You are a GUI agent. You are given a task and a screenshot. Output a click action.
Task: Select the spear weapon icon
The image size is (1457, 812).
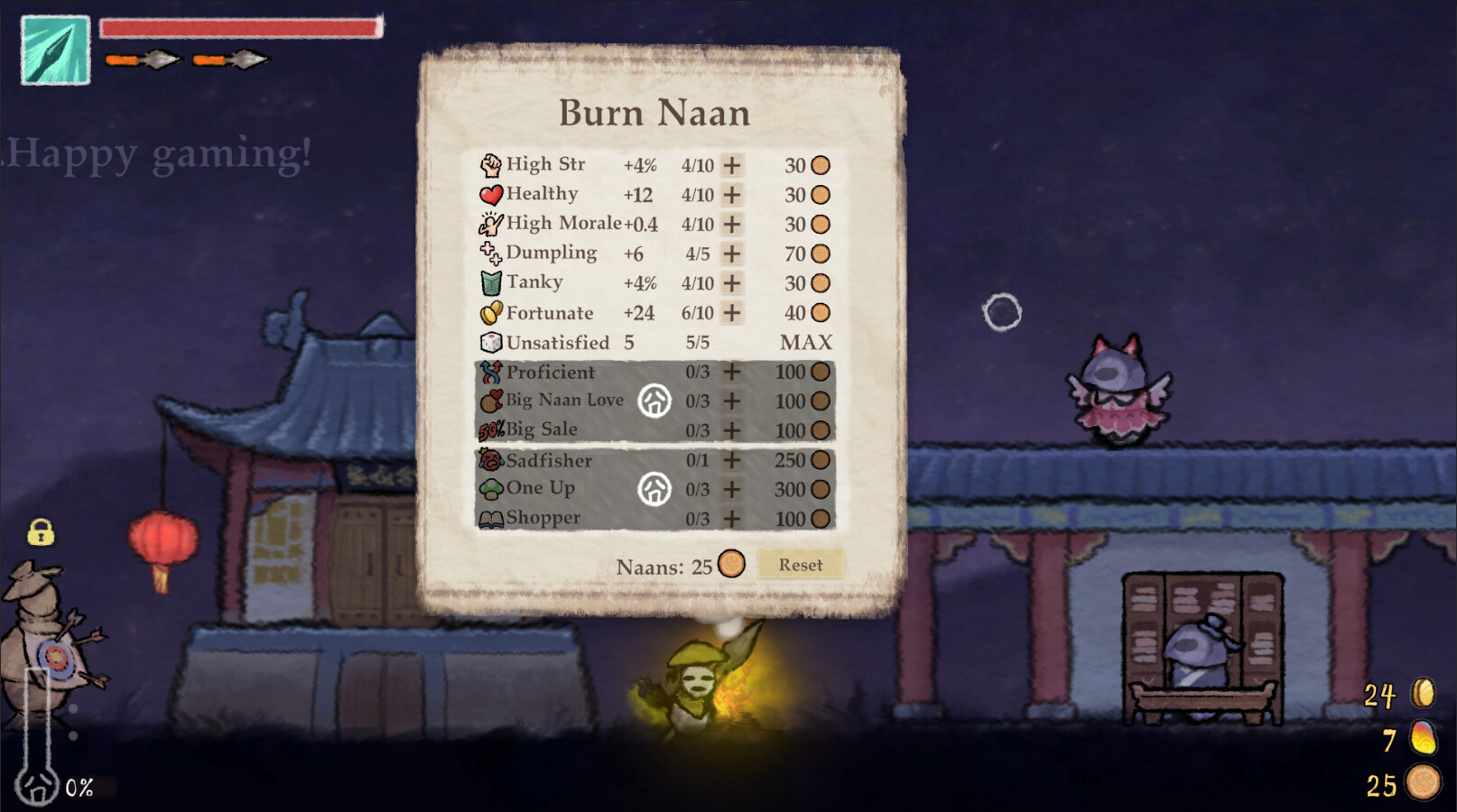[55, 51]
